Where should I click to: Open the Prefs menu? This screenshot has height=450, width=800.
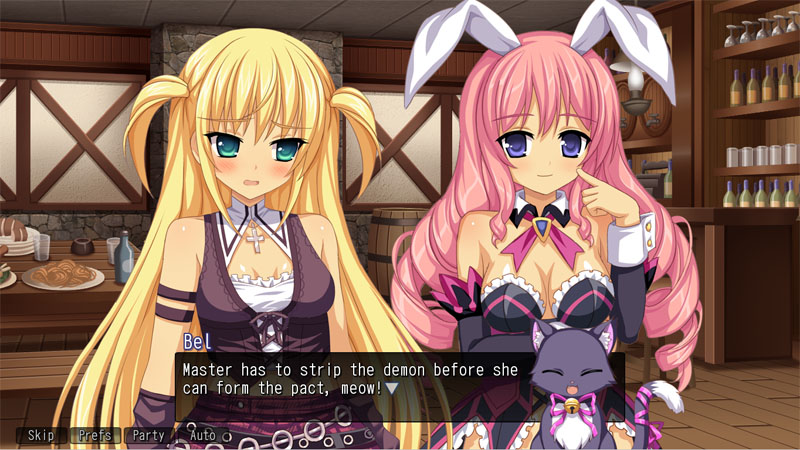pos(95,436)
